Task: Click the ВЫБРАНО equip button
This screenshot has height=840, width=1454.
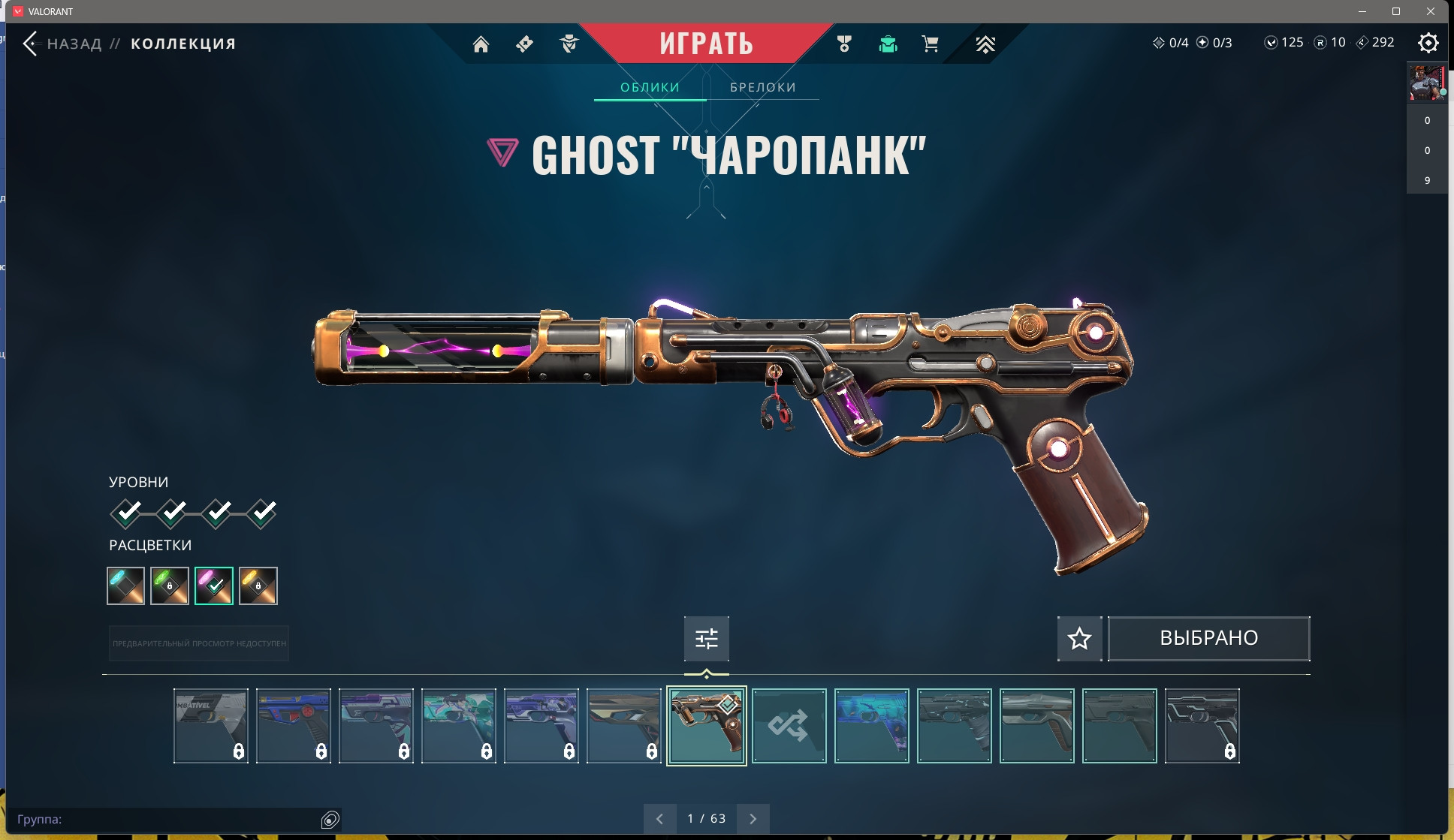Action: [1208, 639]
